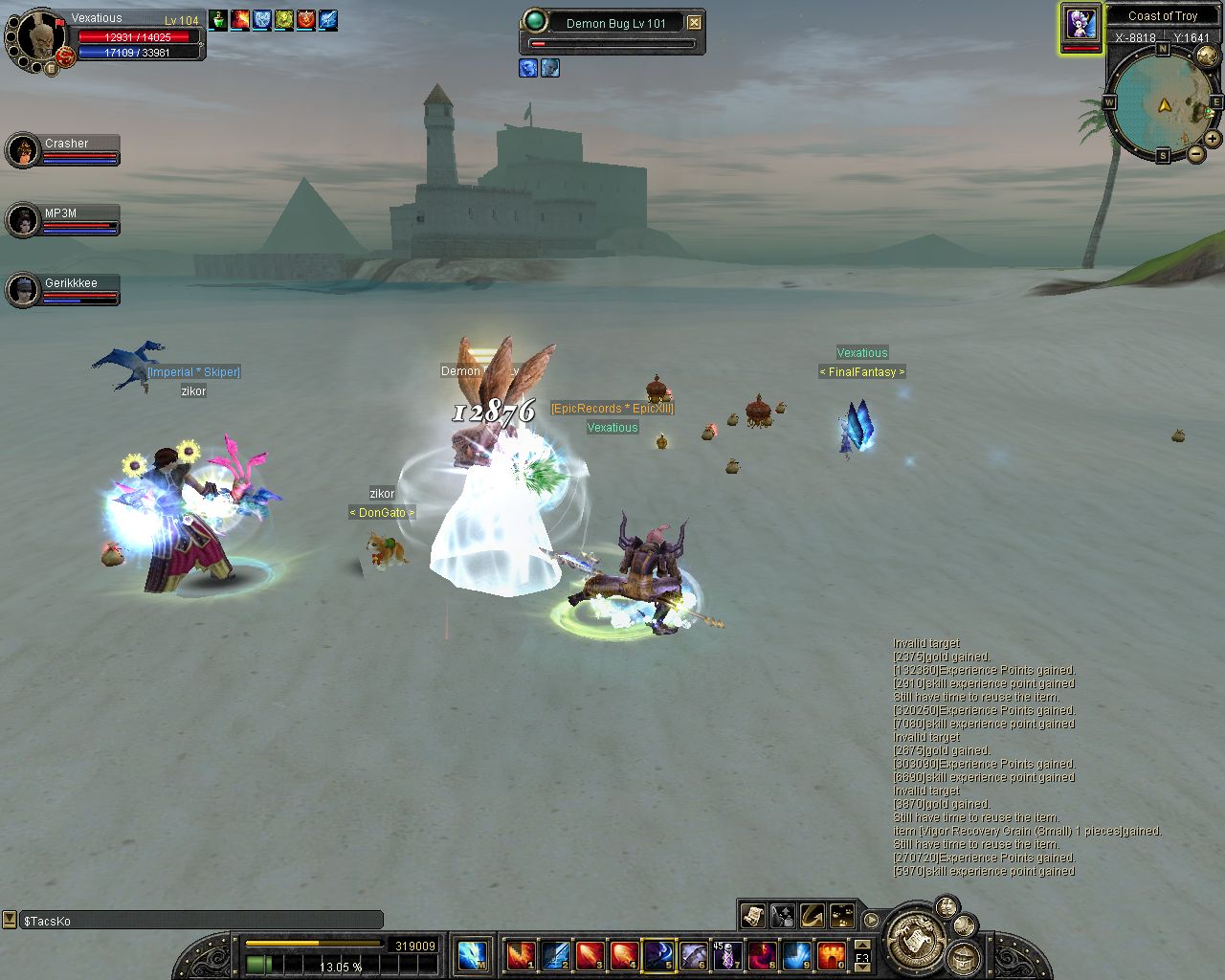Activate the castle gate skill in slot 0
1225x980 pixels.
click(831, 955)
